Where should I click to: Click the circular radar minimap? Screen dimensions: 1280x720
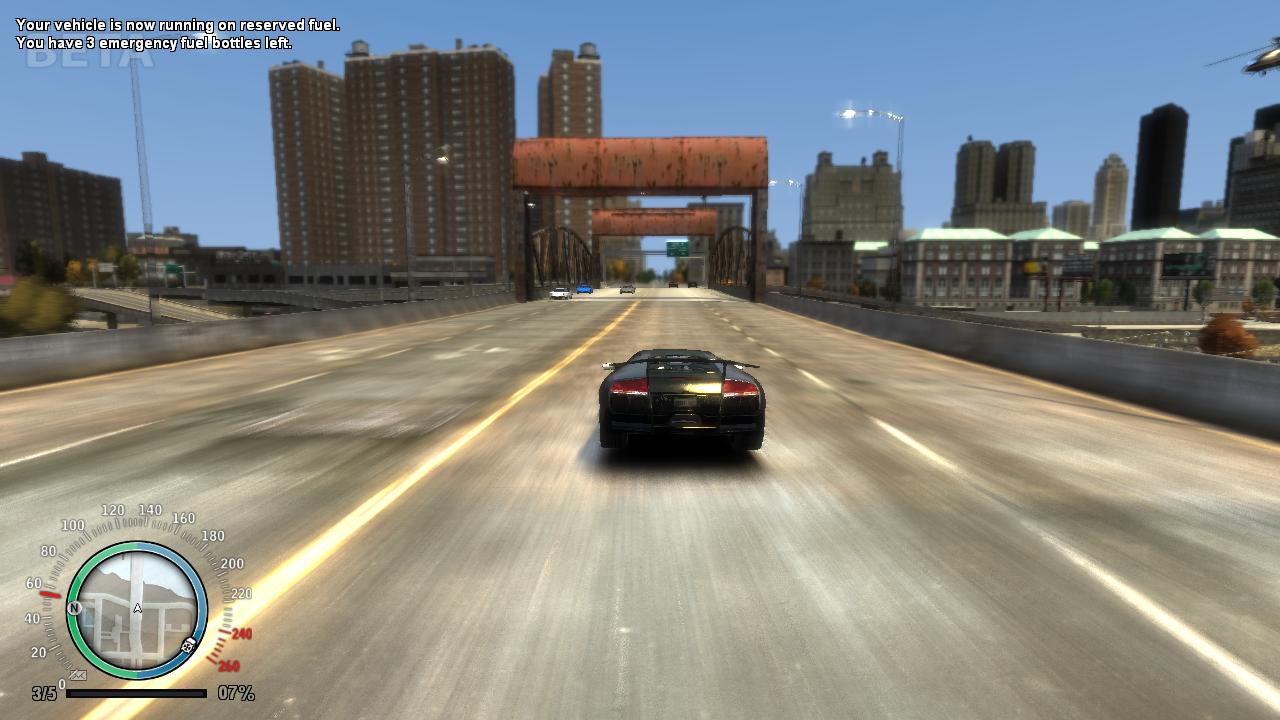(x=137, y=610)
